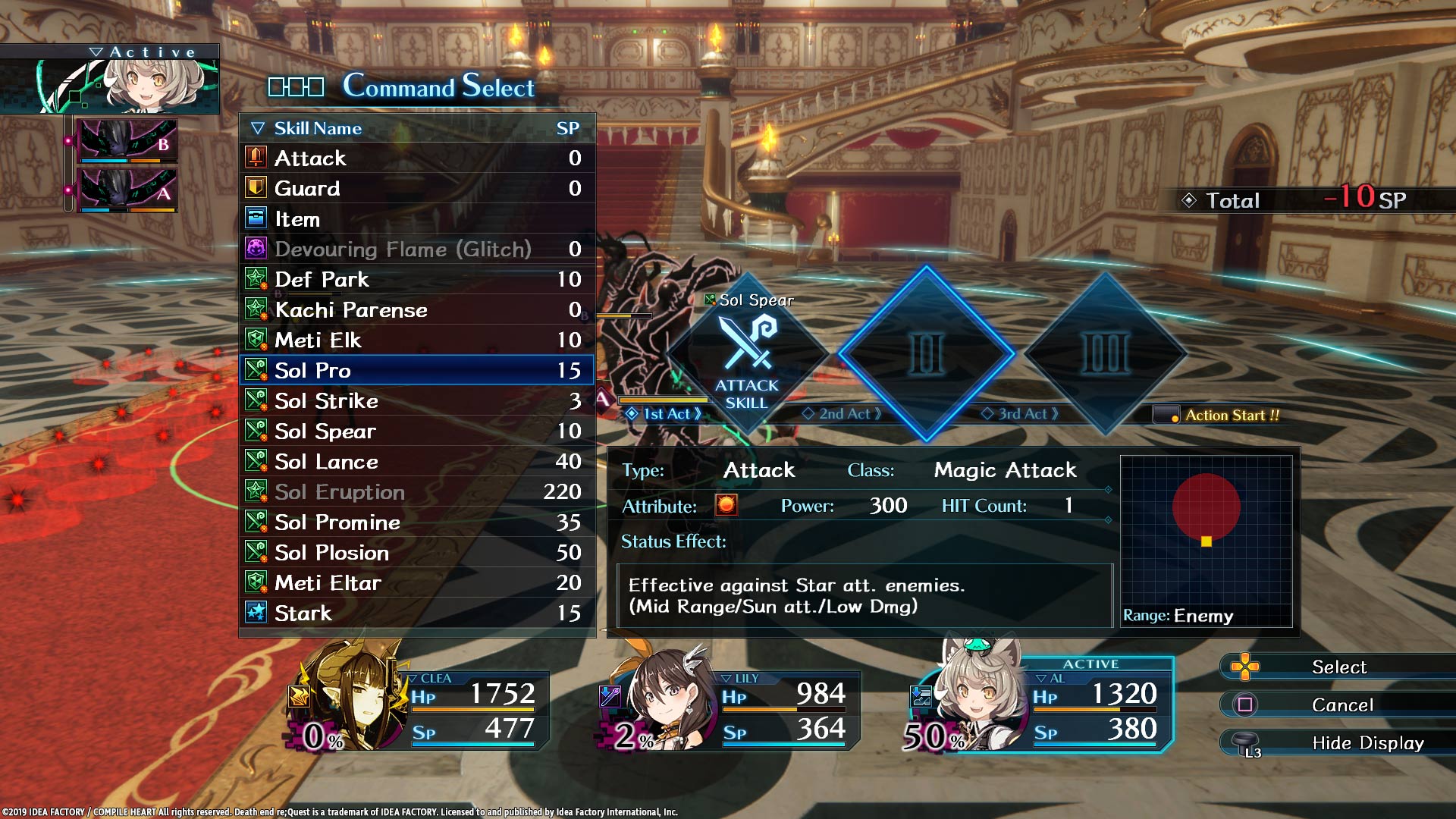This screenshot has width=1456, height=819.
Task: Click the red target area on the range map
Action: (1204, 507)
